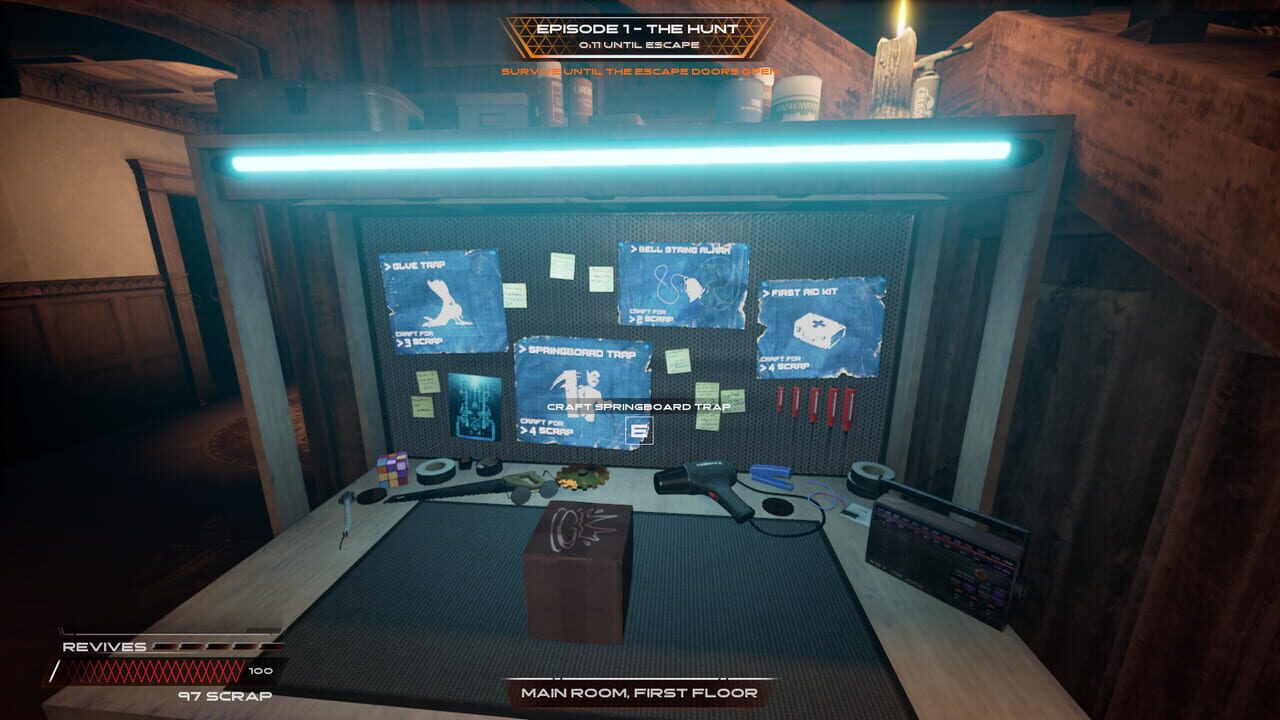Open the '3 Scrap' cost tag on Glue Trap
Image resolution: width=1280 pixels, height=720 pixels.
coord(417,340)
